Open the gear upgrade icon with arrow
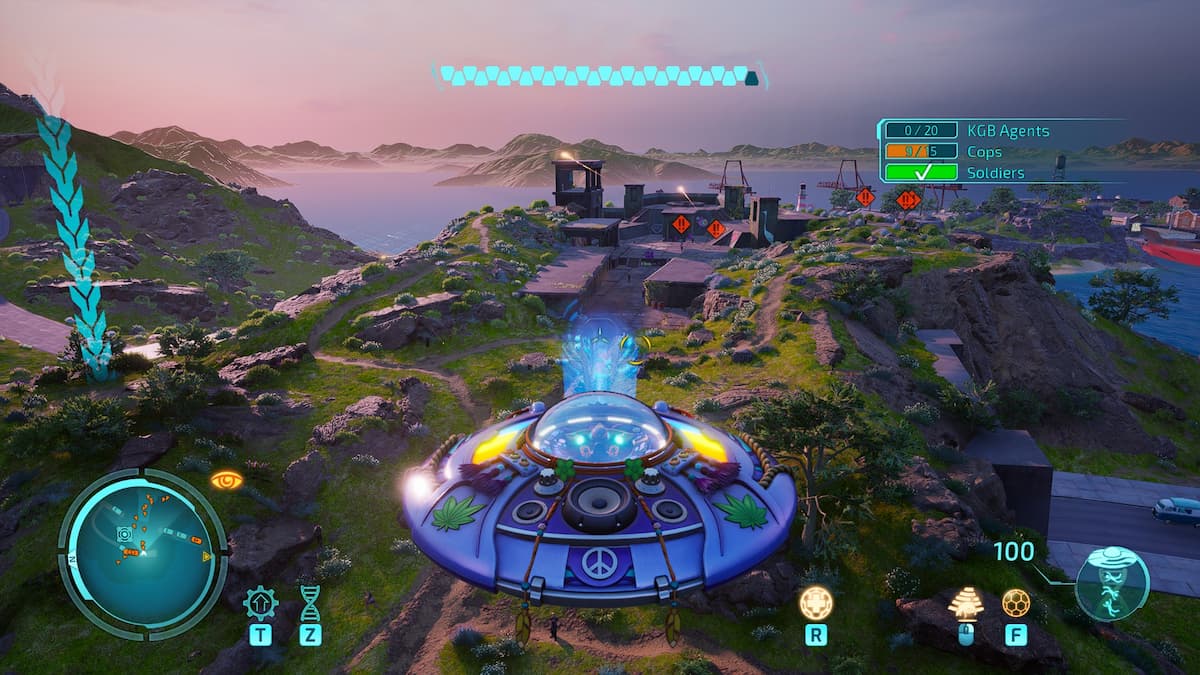 pos(261,603)
